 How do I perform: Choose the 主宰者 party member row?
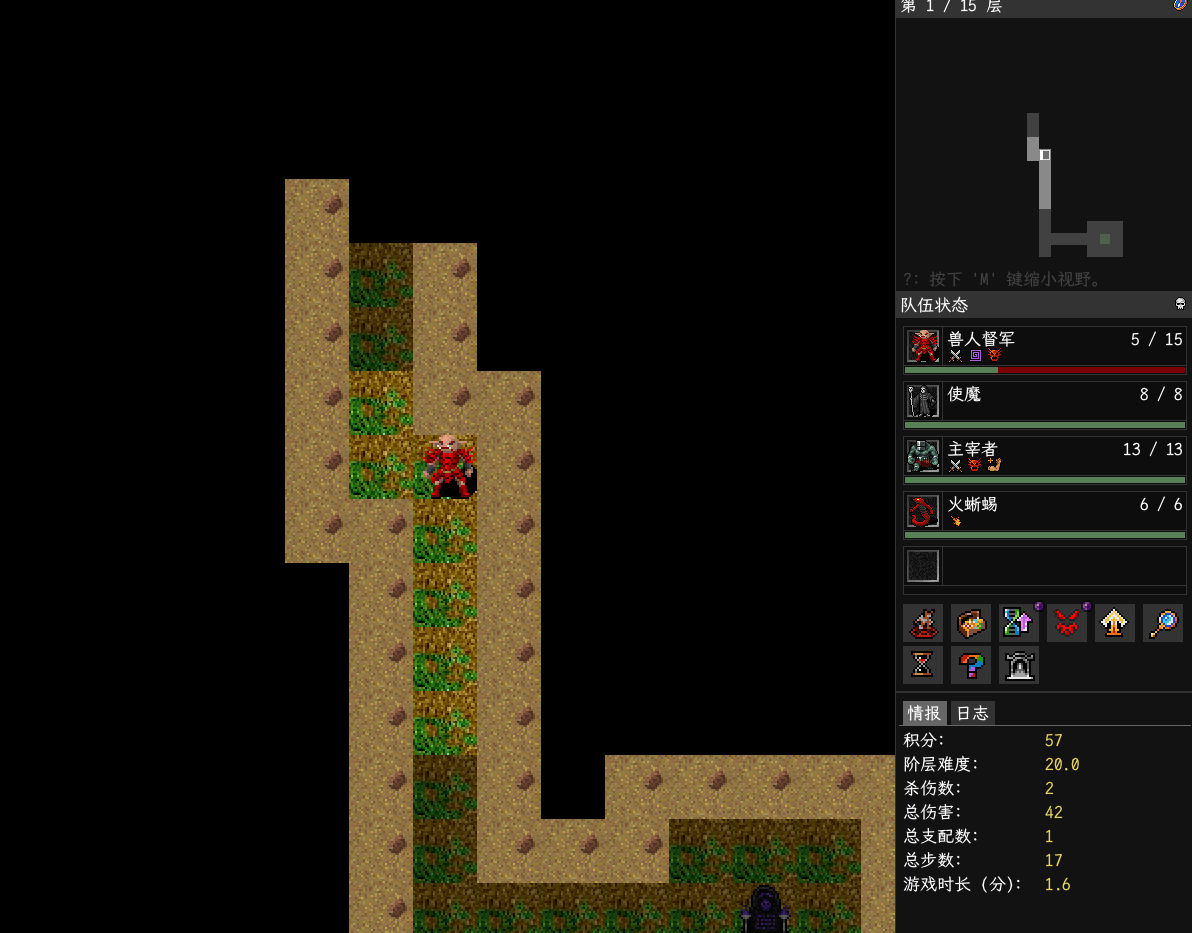click(1044, 459)
